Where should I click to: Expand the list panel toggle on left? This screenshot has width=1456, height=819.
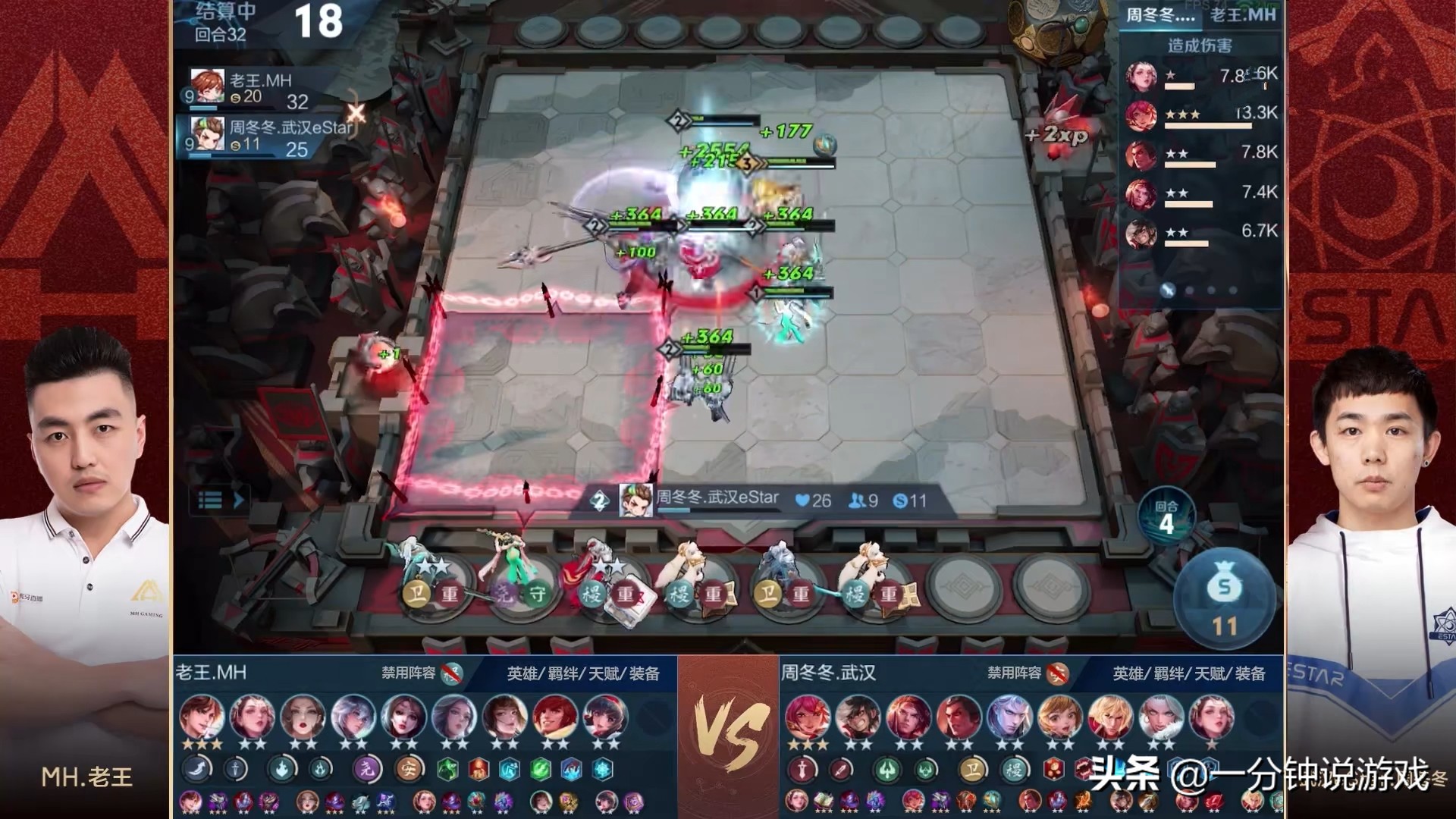[221, 500]
